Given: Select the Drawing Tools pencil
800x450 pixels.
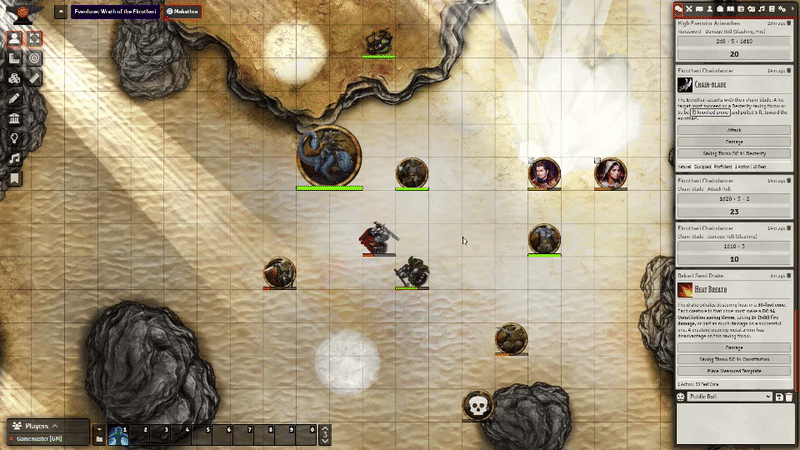Looking at the screenshot, I should 15,98.
